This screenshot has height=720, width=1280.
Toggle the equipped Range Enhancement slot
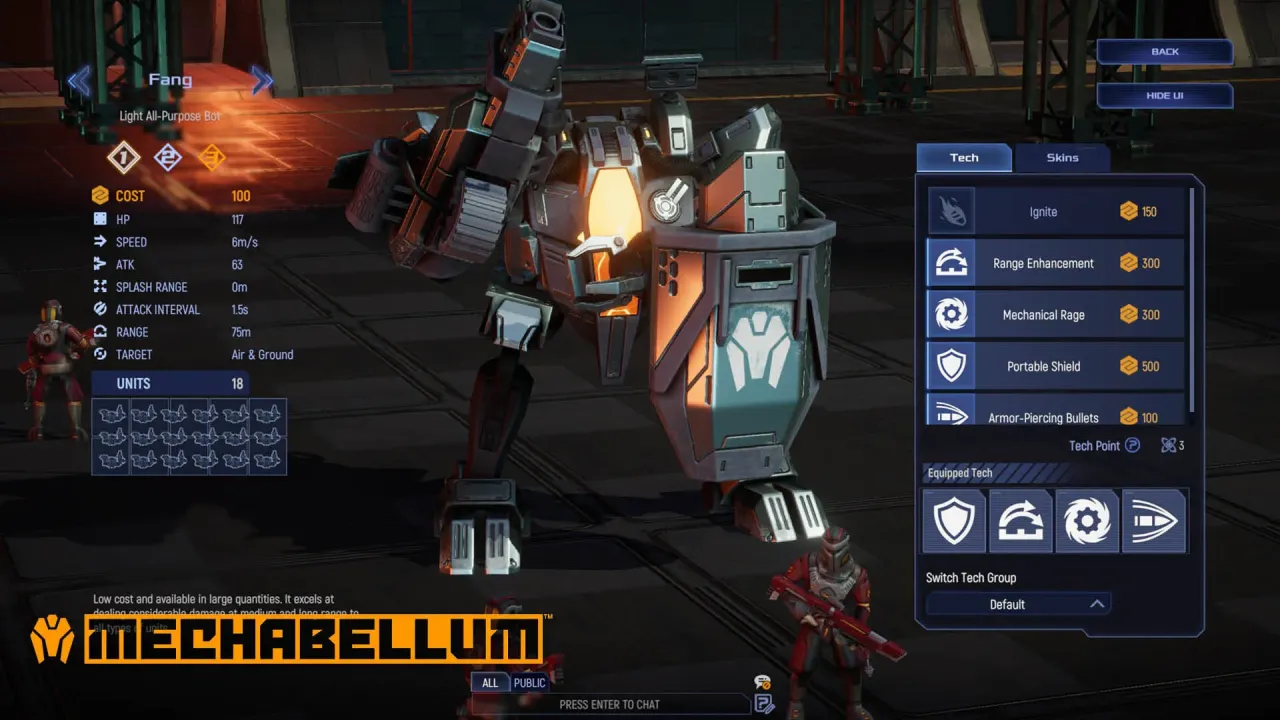pyautogui.click(x=1021, y=521)
